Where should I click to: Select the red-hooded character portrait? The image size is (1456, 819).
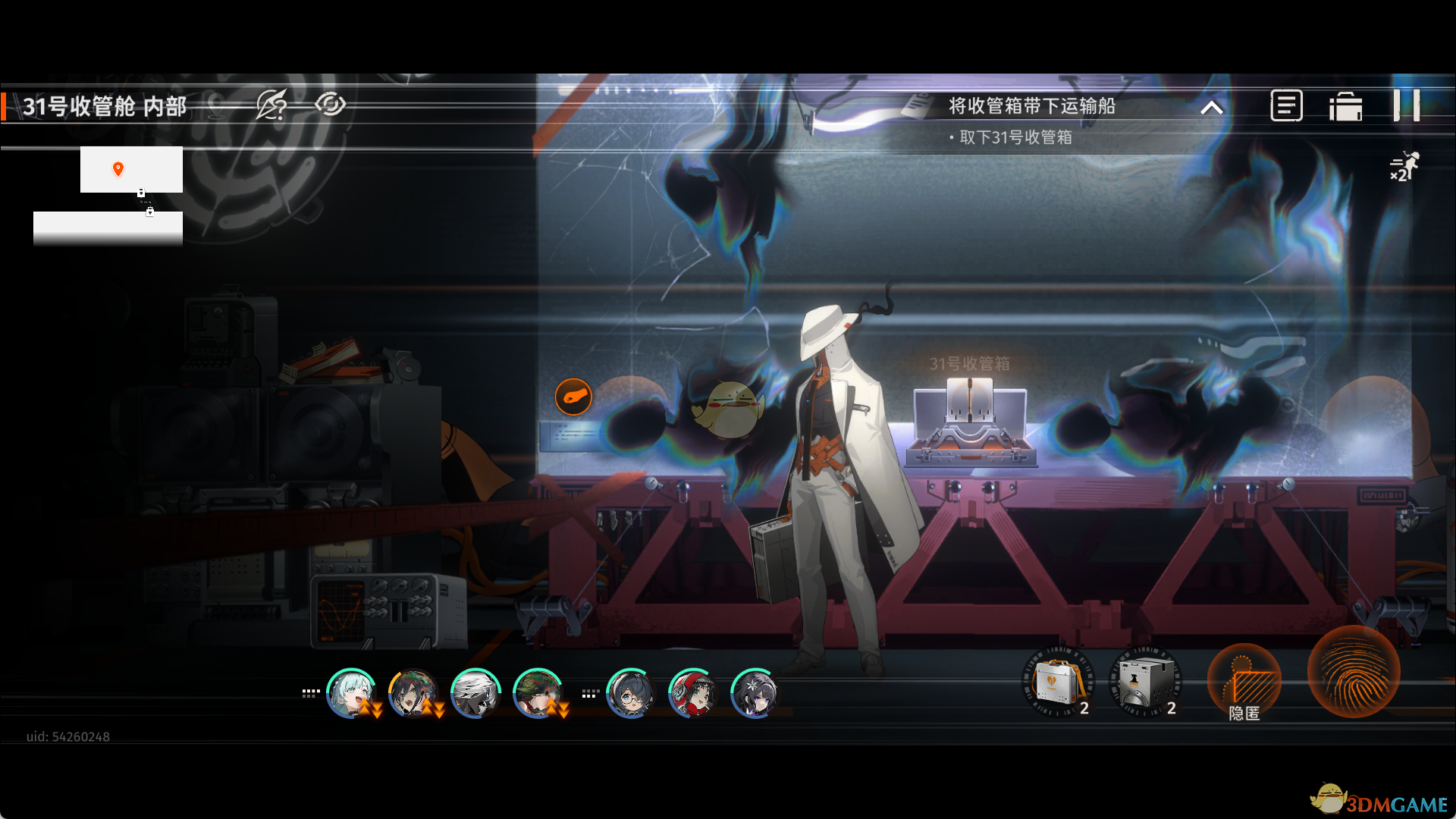tap(692, 693)
